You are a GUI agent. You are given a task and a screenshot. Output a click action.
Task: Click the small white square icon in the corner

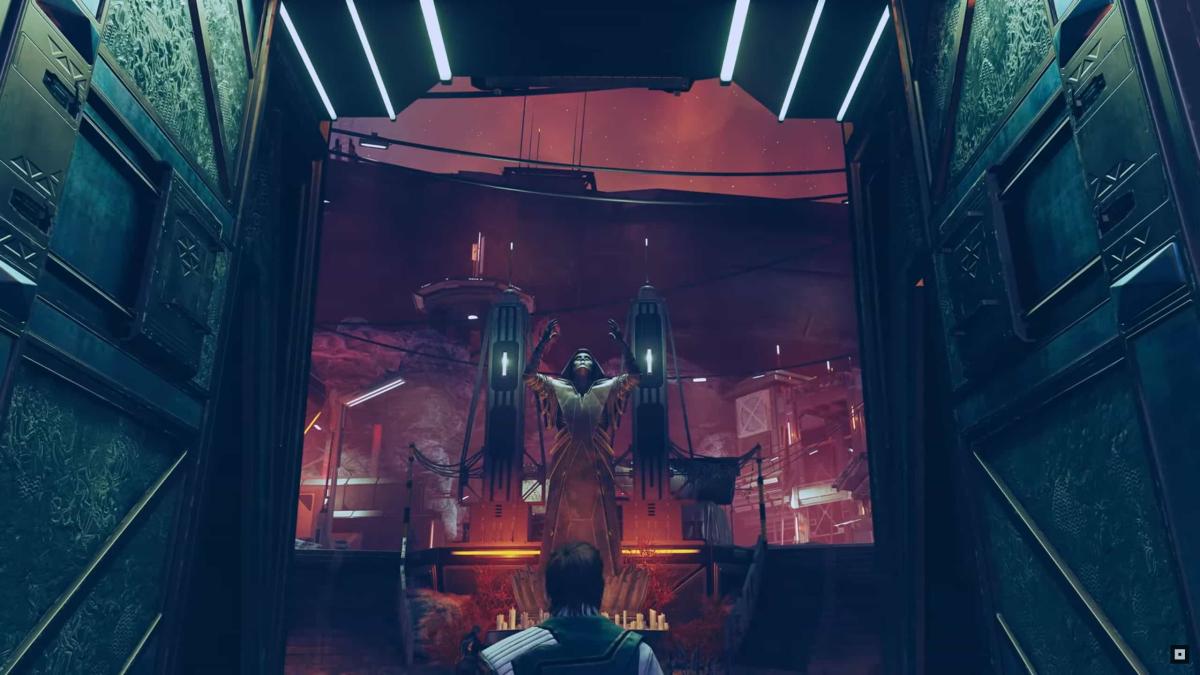(1178, 655)
